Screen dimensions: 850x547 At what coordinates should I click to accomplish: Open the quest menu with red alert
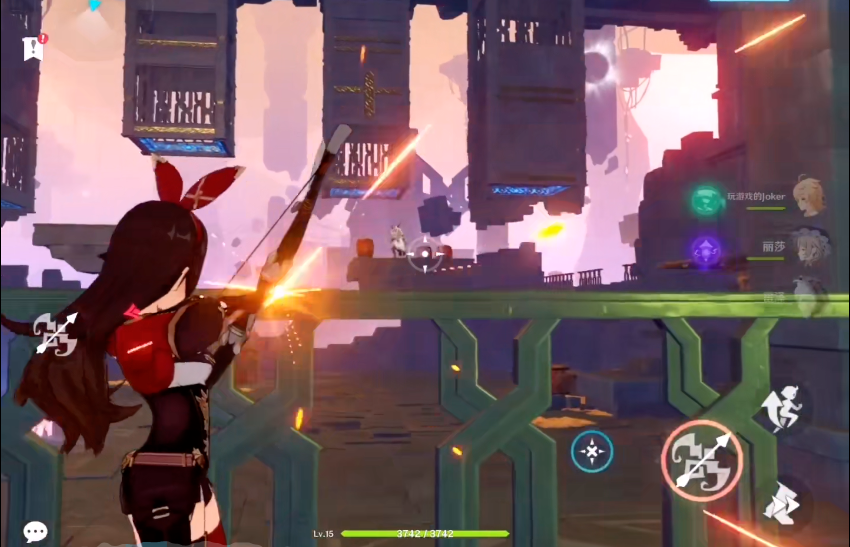click(x=34, y=47)
